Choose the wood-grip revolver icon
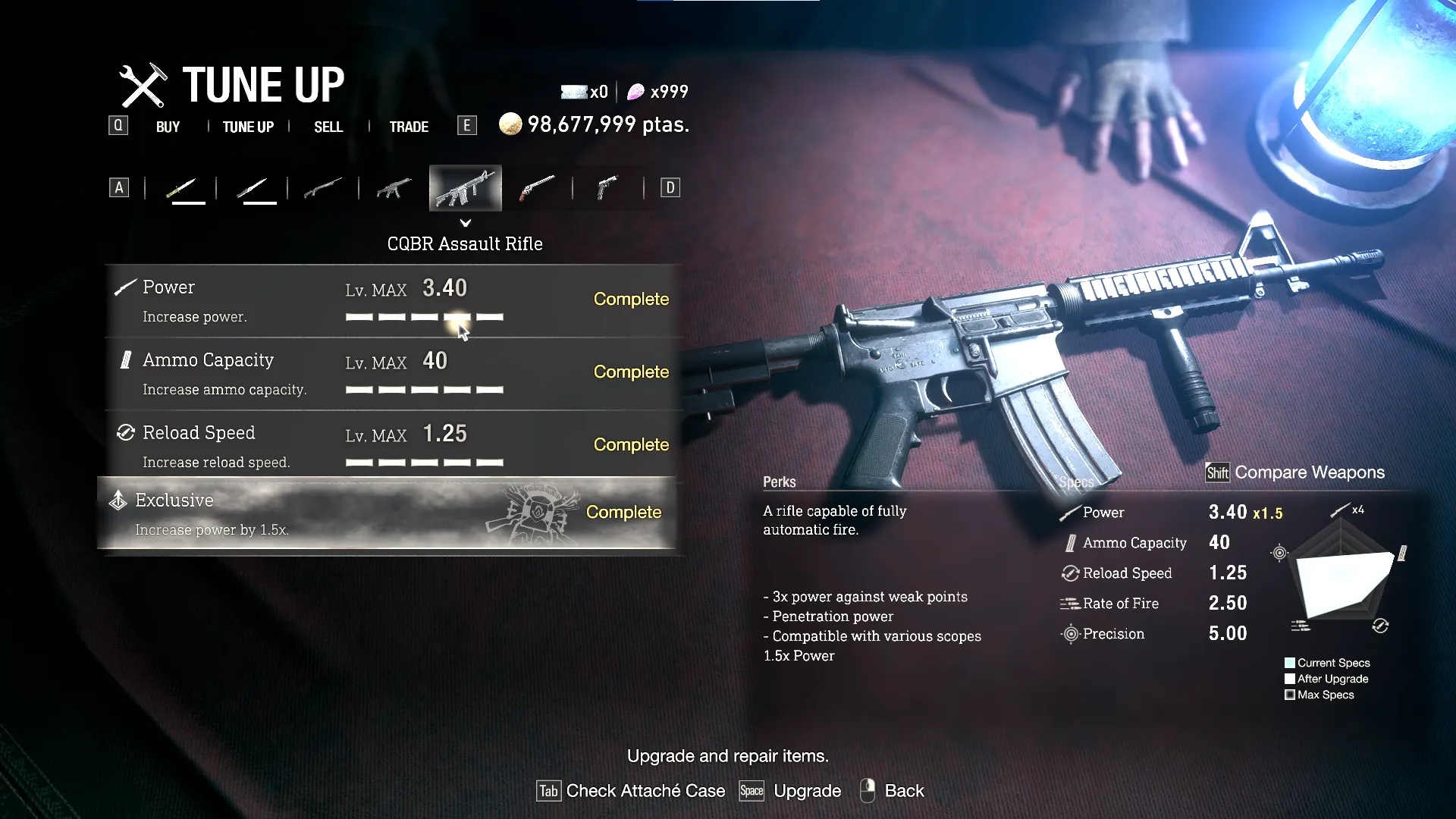The image size is (1456, 819). pos(537,188)
